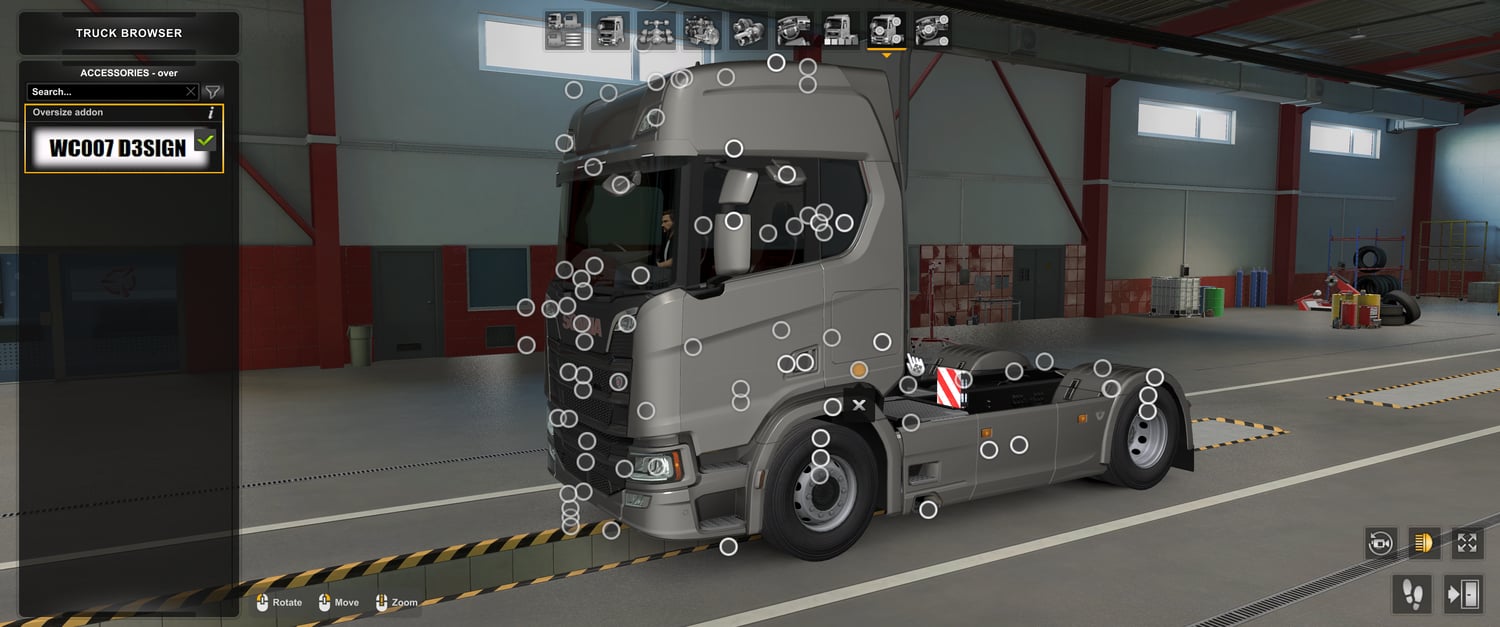
Task: Switch to the interior steering wheel tab
Action: point(794,31)
